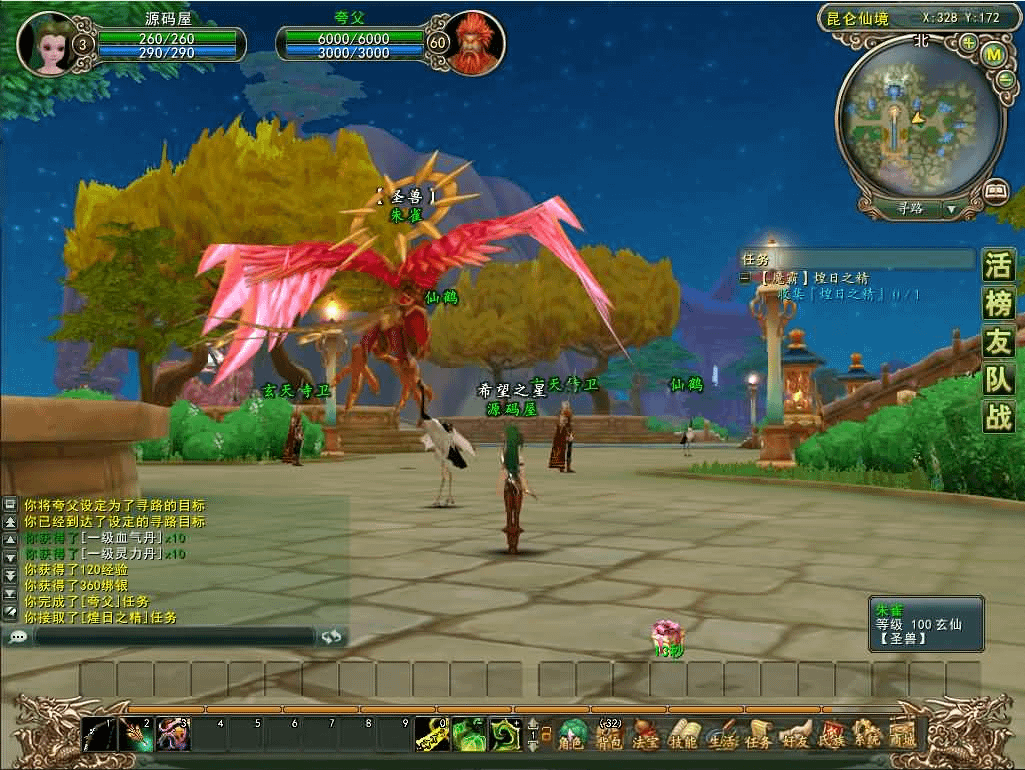This screenshot has width=1025, height=770.
Task: Open the 商城 shop
Action: [x=902, y=736]
